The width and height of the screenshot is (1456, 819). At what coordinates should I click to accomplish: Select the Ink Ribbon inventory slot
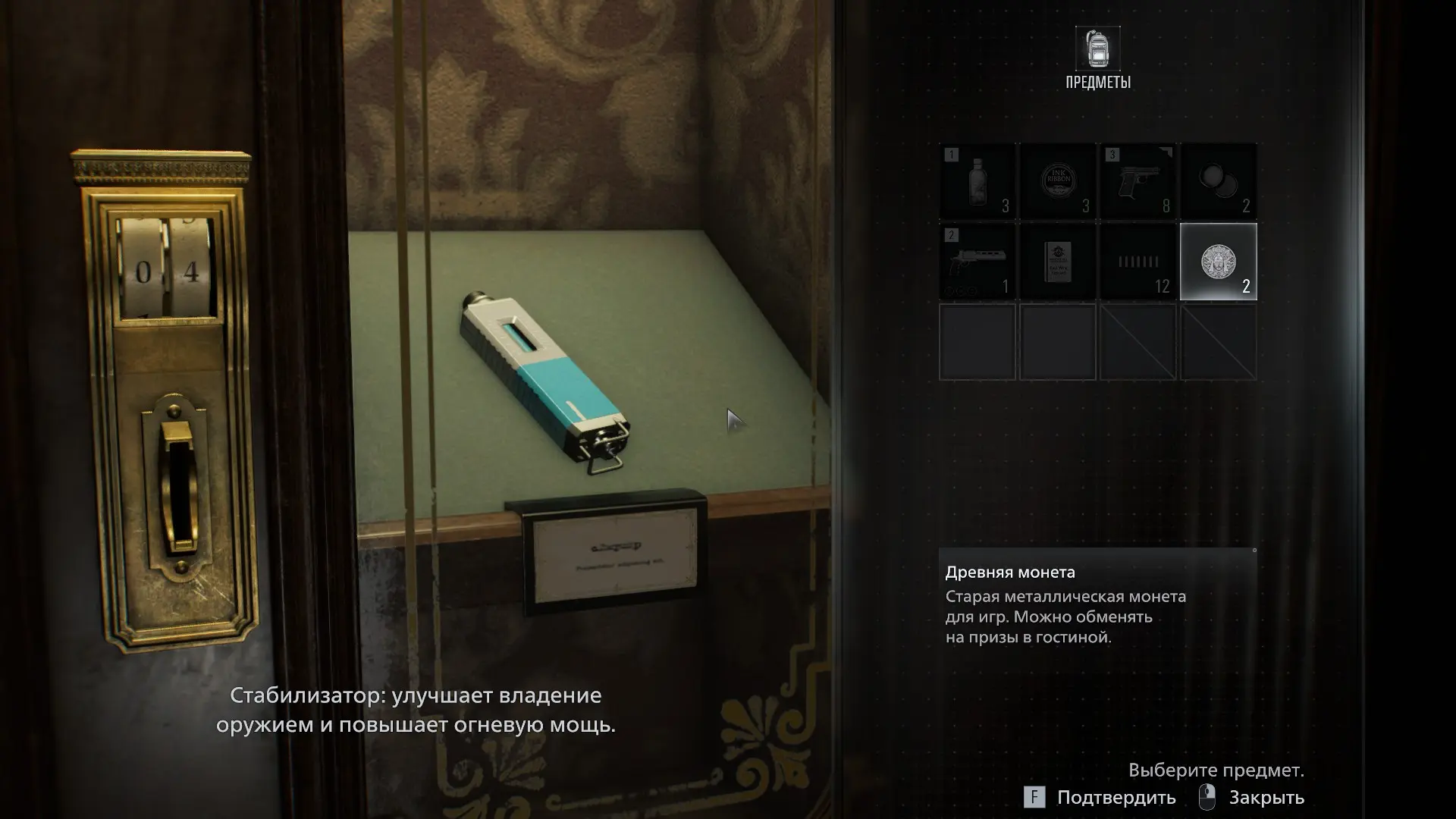click(x=1058, y=182)
